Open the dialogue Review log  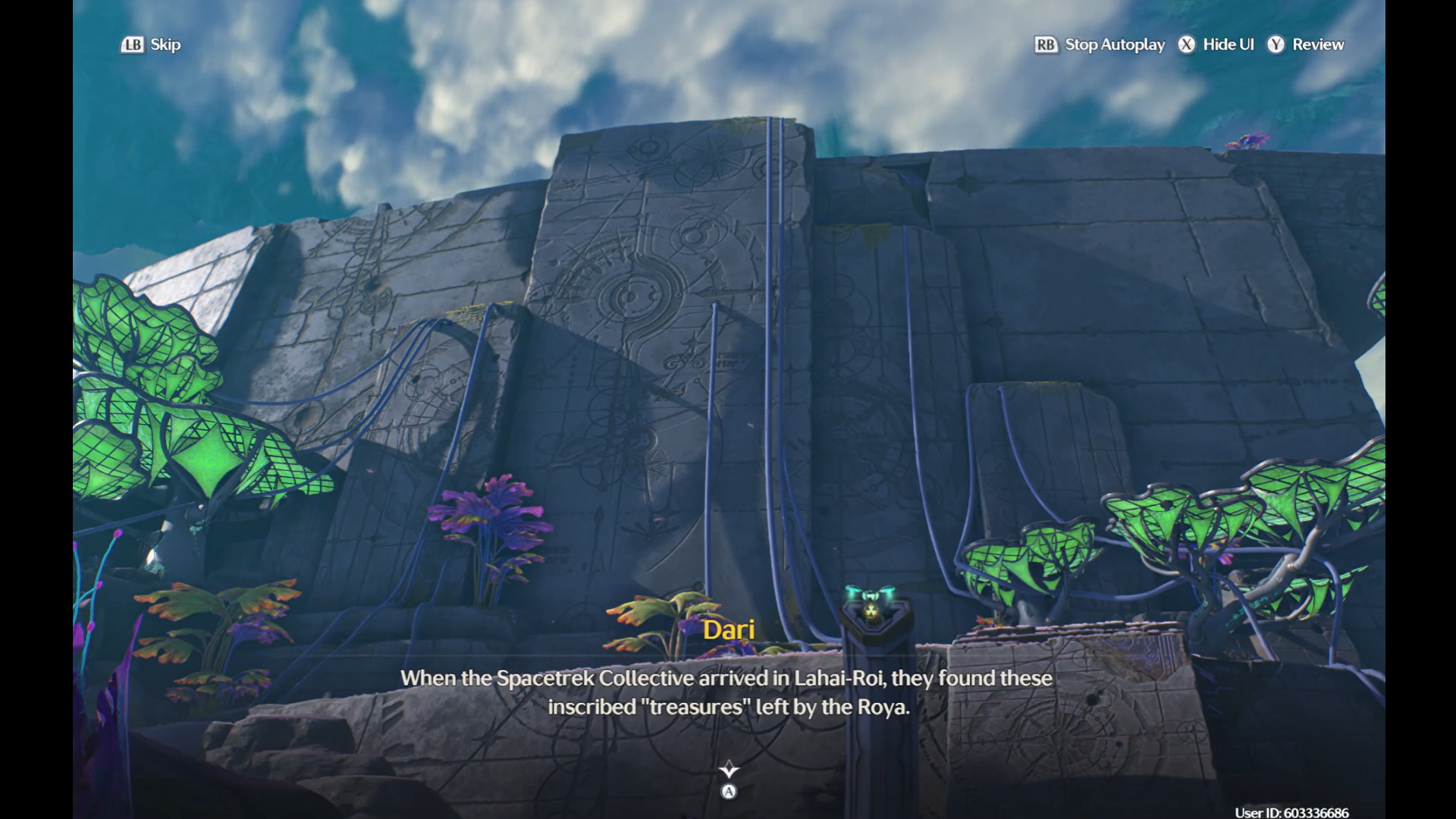[x=1306, y=45]
